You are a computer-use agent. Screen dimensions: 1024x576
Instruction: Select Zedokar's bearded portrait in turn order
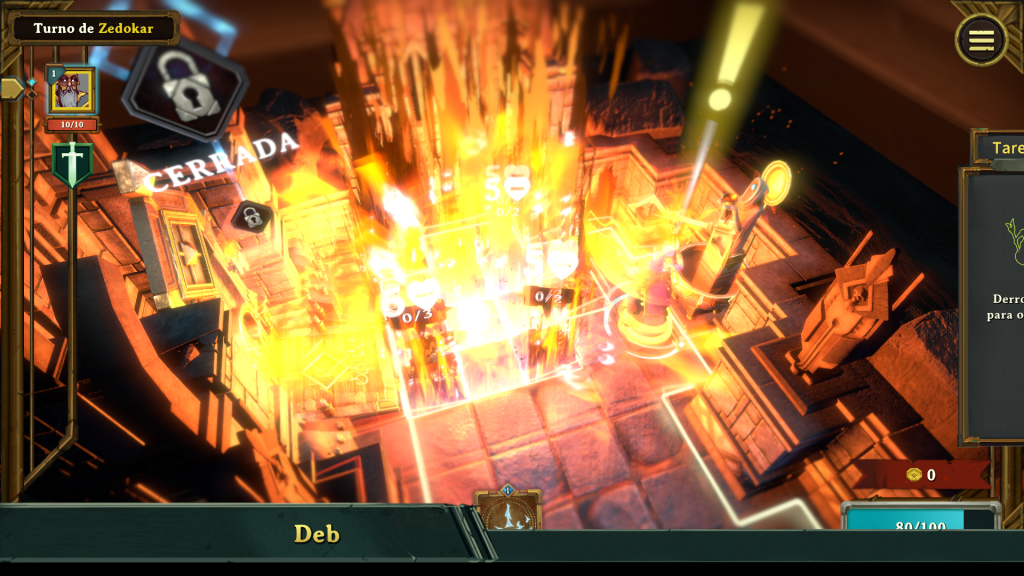tap(71, 91)
